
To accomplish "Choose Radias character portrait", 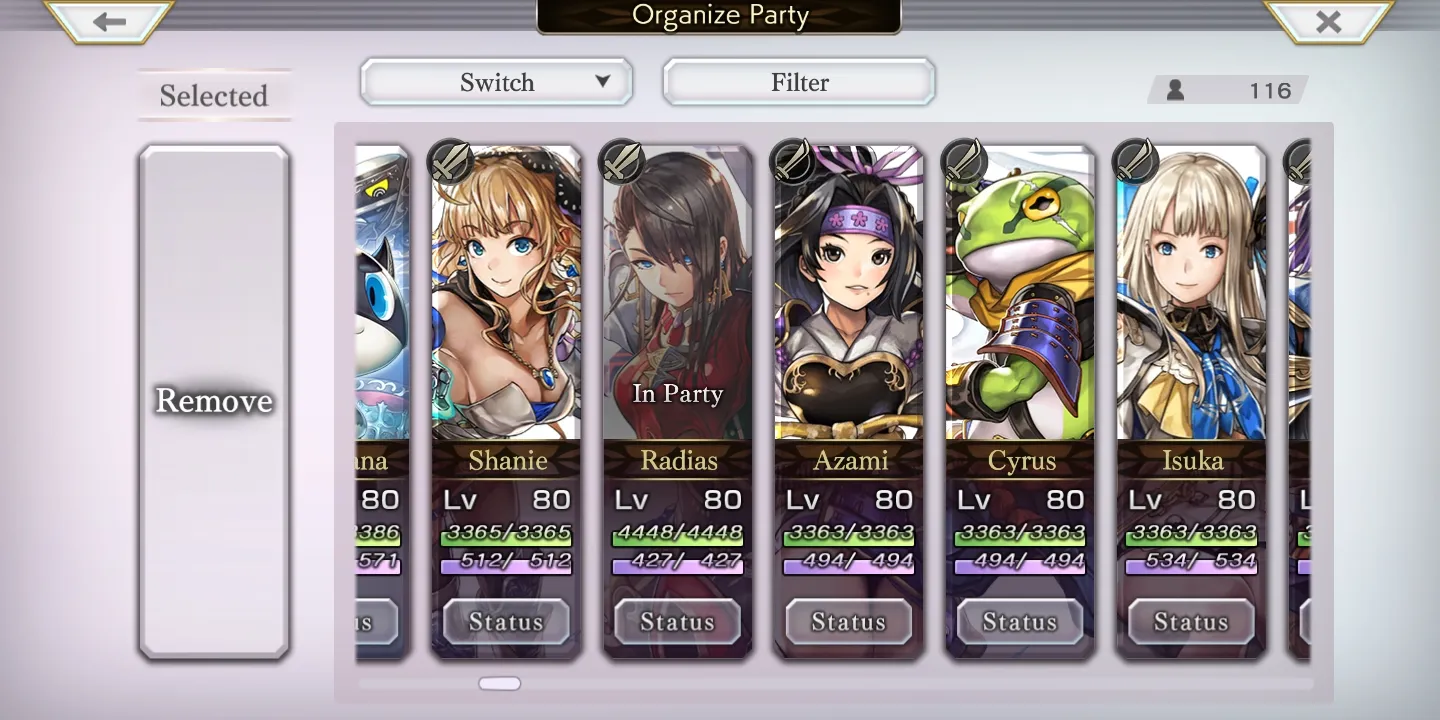I will pyautogui.click(x=678, y=300).
